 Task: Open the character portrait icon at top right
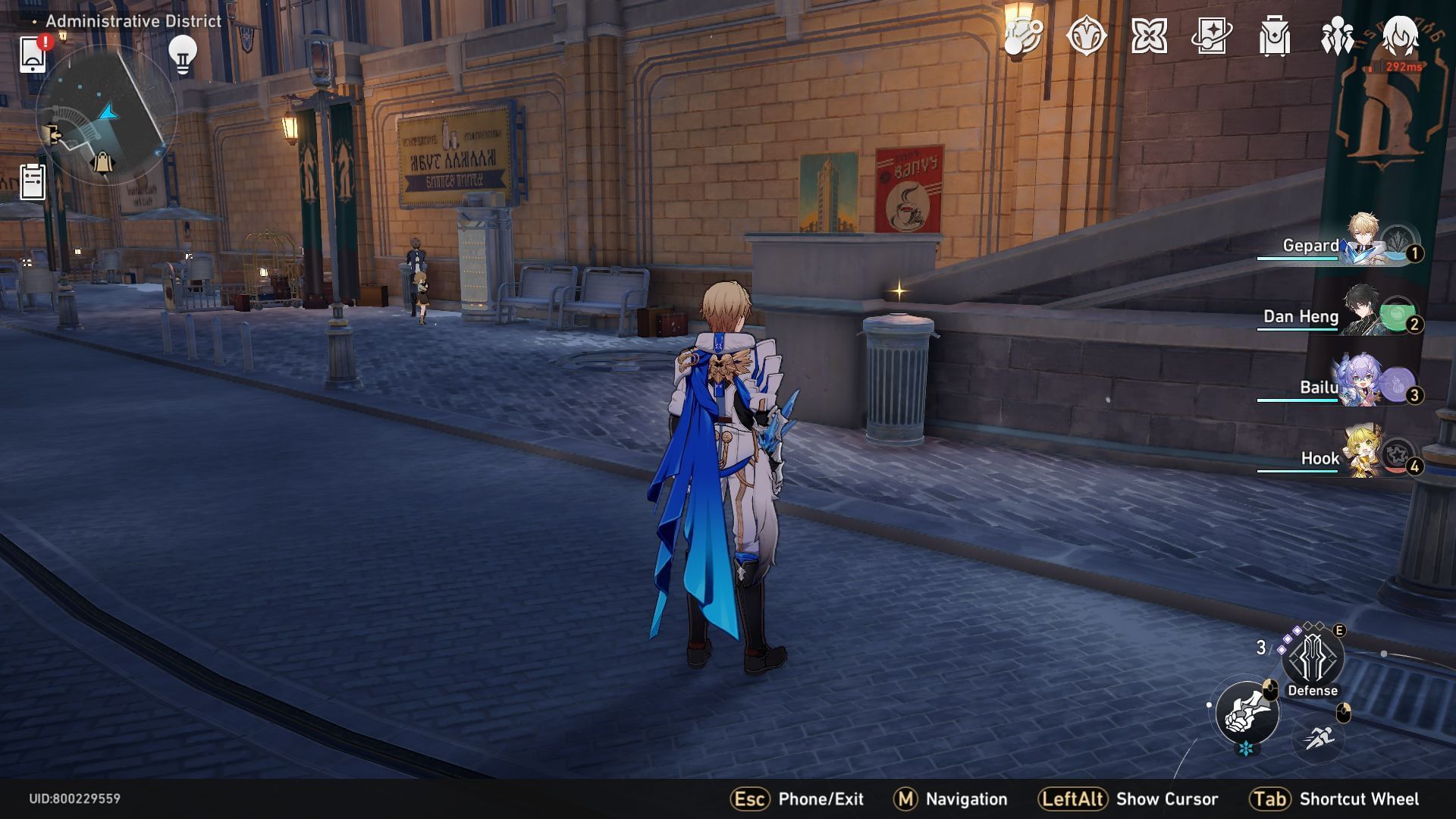1400,36
